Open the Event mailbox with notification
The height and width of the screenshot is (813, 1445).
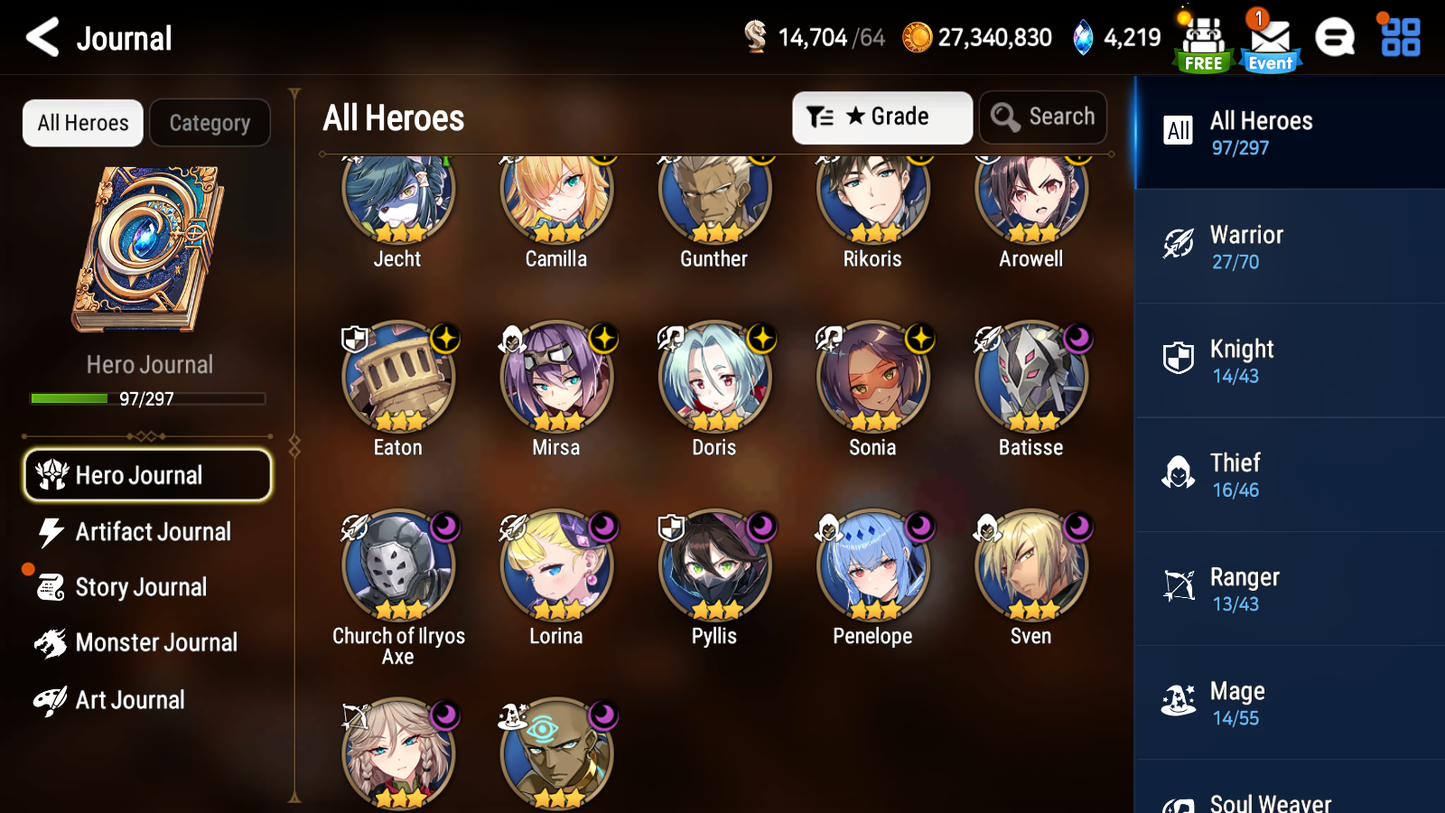[x=1270, y=40]
